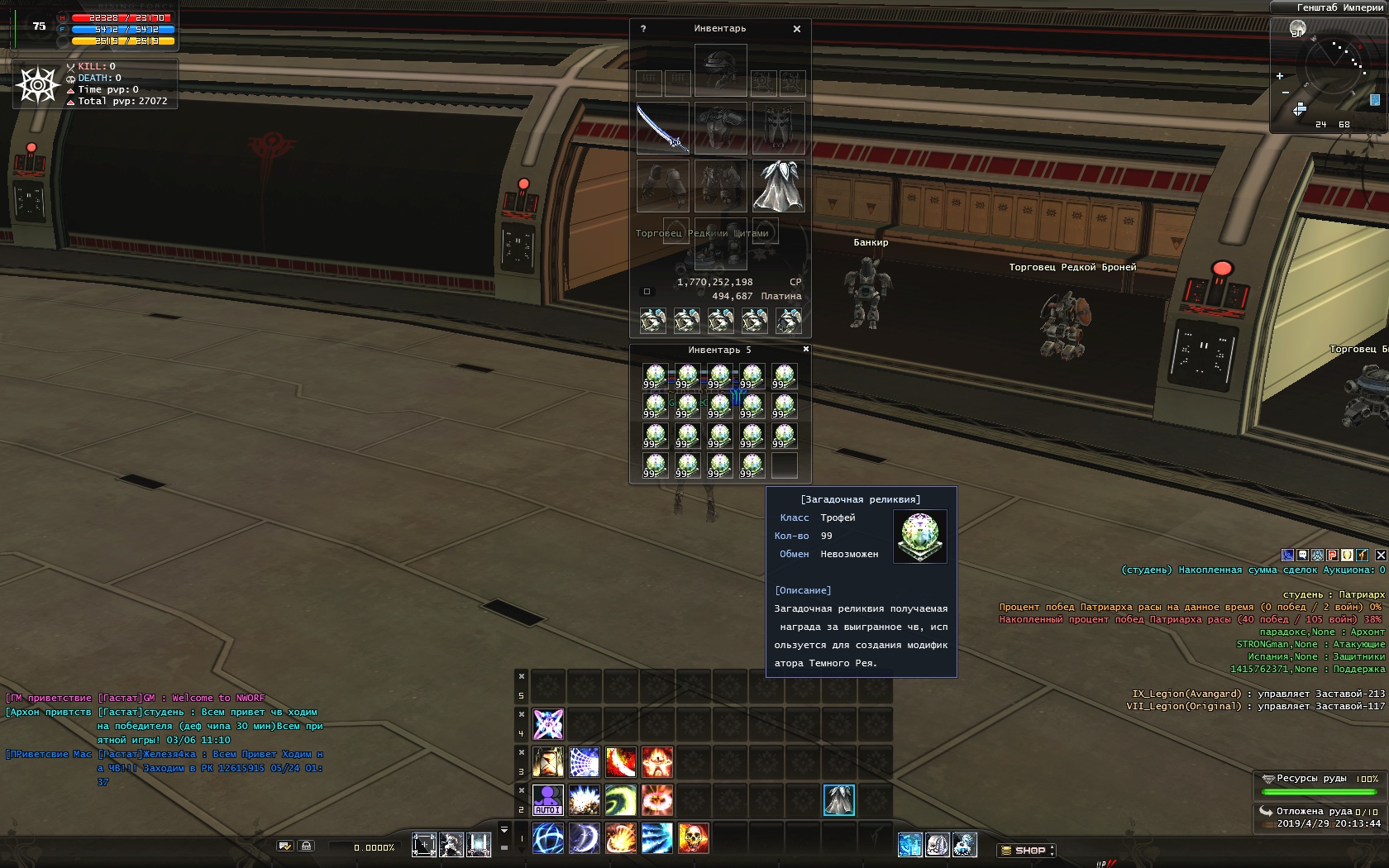The image size is (1389, 868).
Task: Select the cloak item in hotbar
Action: [839, 799]
